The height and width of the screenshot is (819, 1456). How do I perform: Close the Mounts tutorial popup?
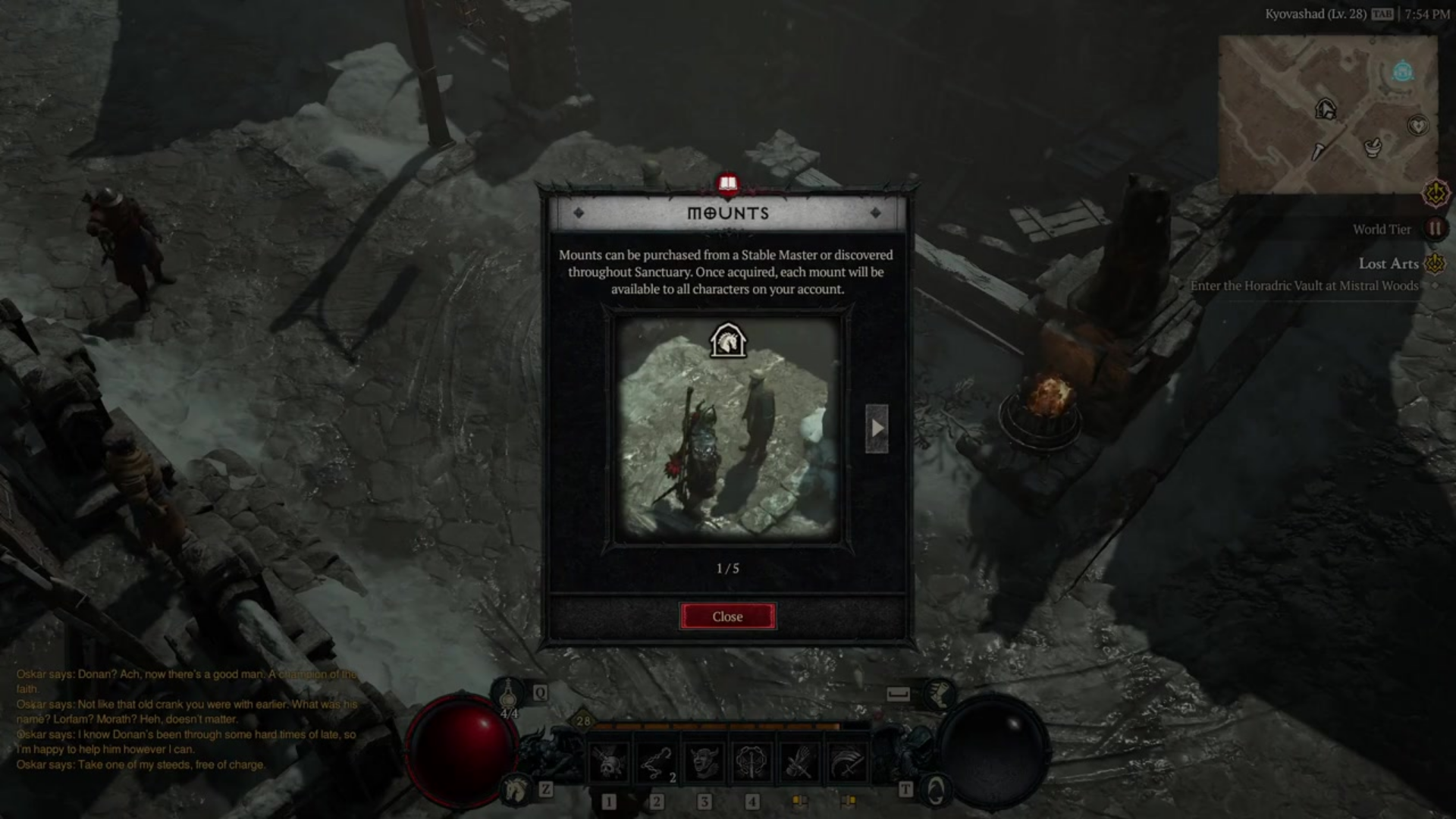point(727,617)
